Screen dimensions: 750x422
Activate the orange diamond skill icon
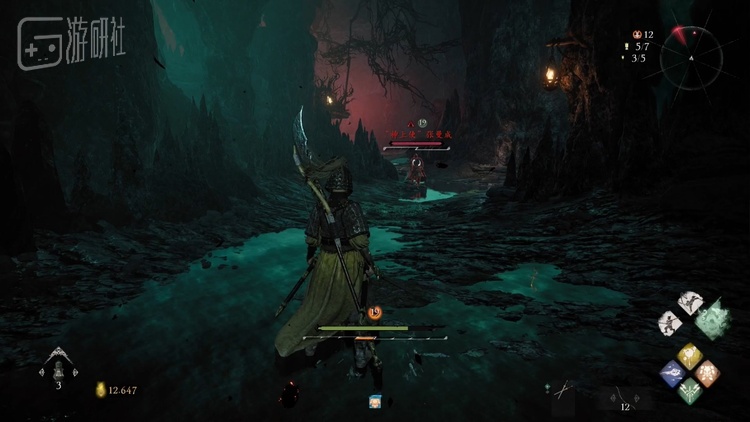pyautogui.click(x=706, y=372)
